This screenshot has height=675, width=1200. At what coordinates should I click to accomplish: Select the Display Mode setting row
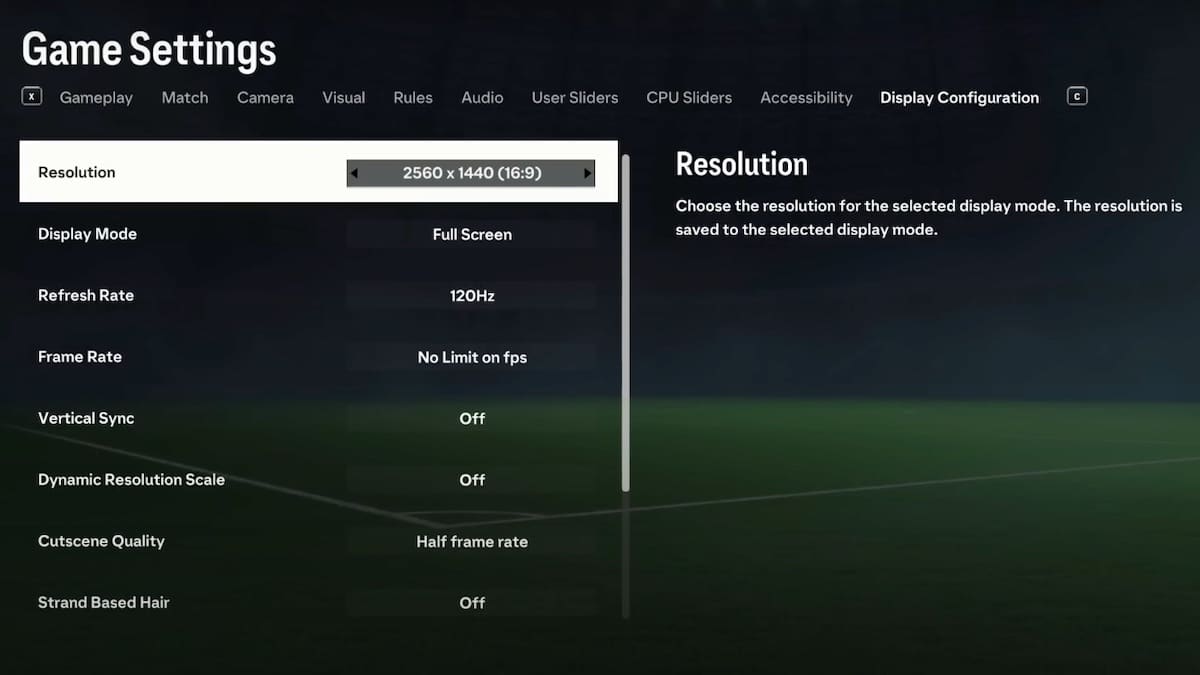(318, 234)
